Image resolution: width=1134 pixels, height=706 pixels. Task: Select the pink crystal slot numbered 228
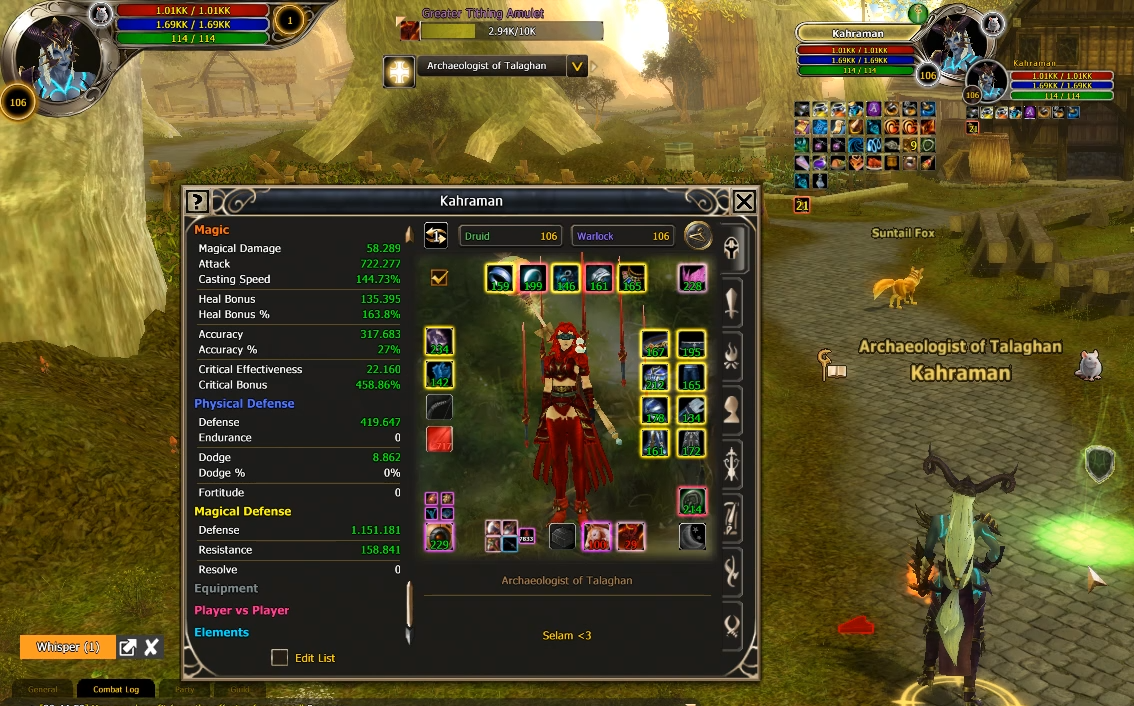click(691, 278)
